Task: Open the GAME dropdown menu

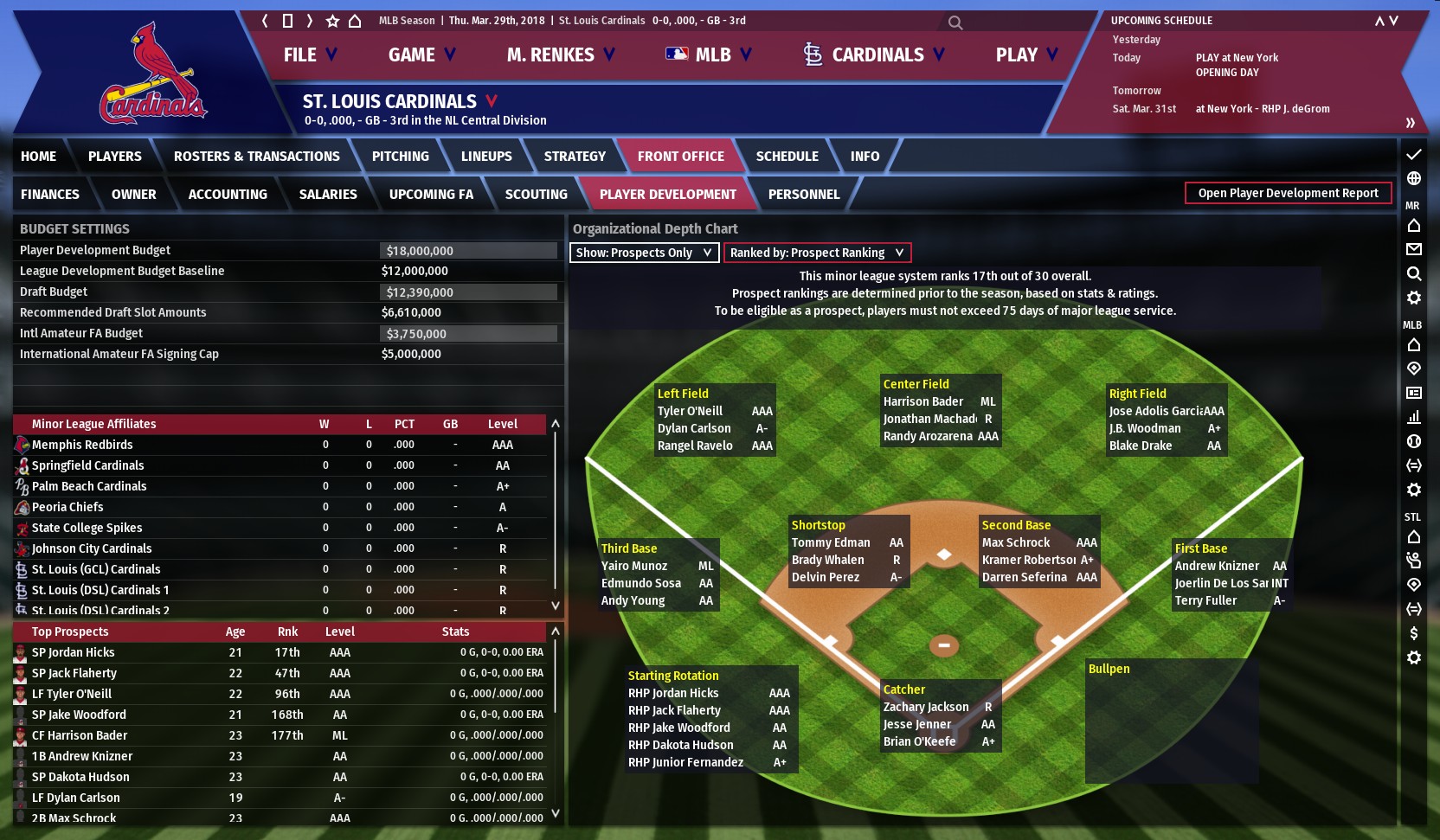Action: click(x=421, y=55)
